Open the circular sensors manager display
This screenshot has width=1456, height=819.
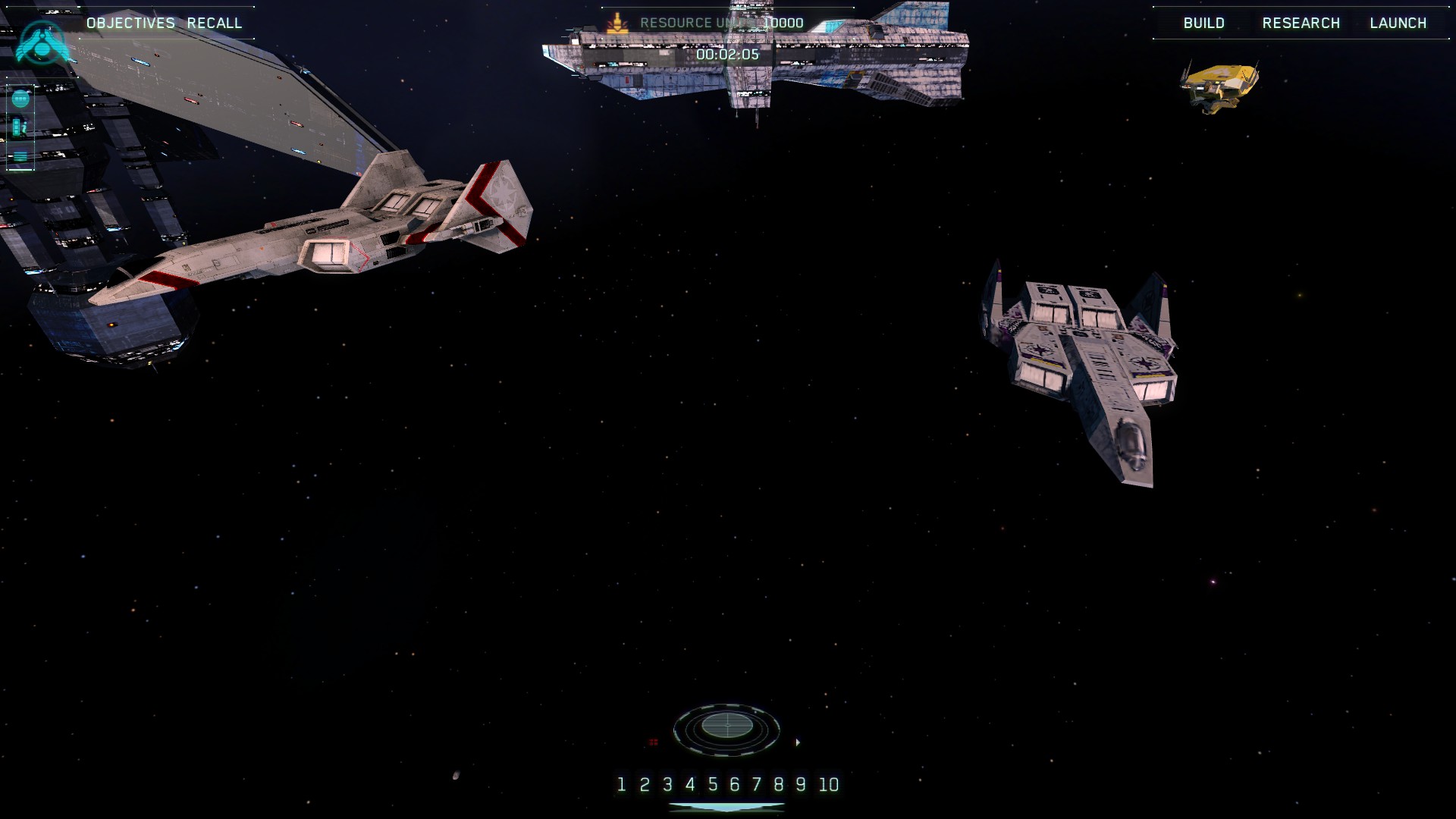tap(726, 727)
